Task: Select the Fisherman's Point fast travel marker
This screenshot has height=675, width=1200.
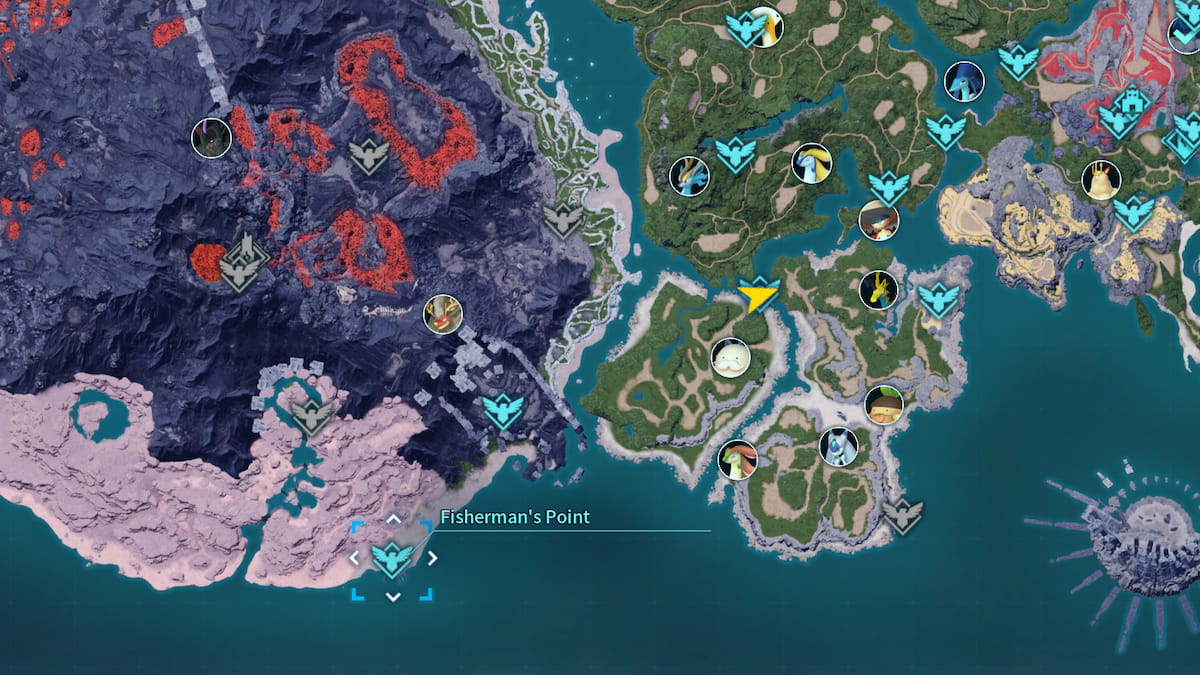Action: (x=392, y=560)
